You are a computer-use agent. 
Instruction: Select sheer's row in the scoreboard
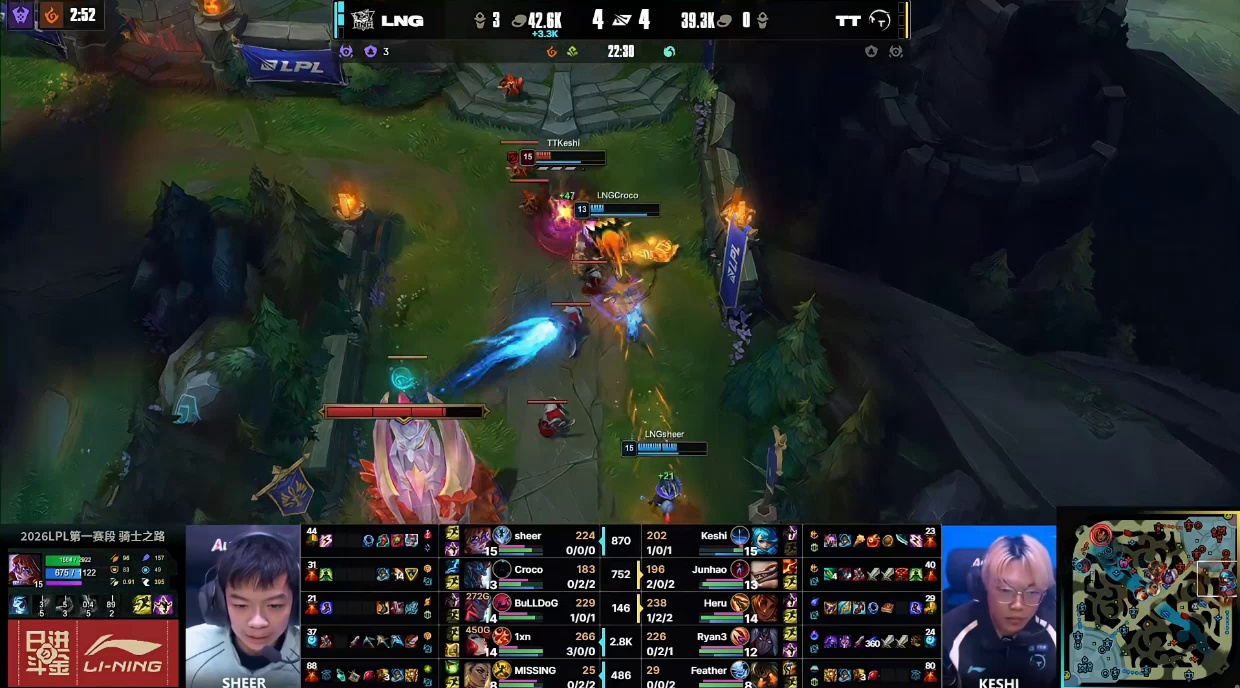point(527,537)
